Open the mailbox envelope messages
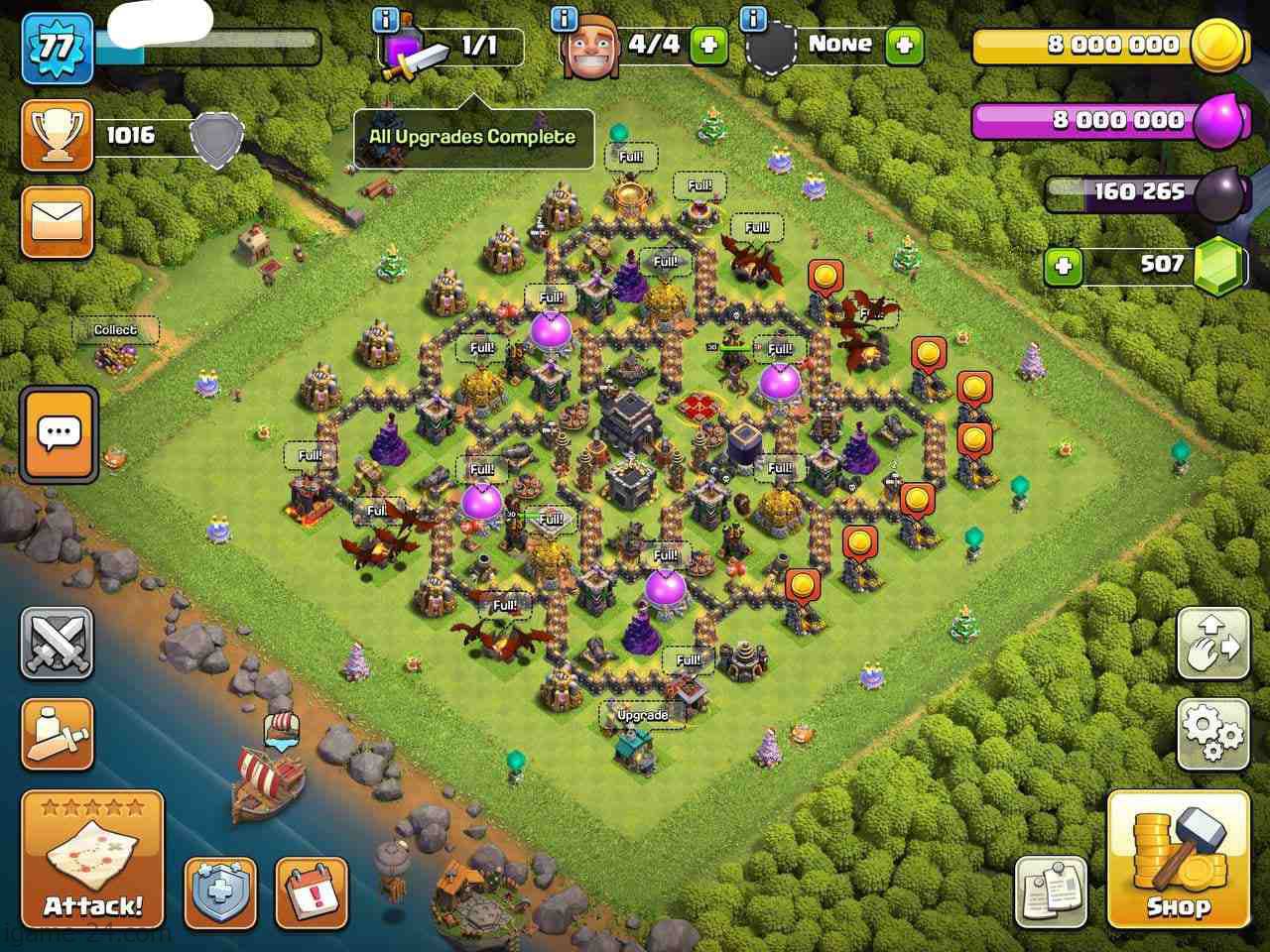Screen dimensions: 1270x952 (58, 221)
